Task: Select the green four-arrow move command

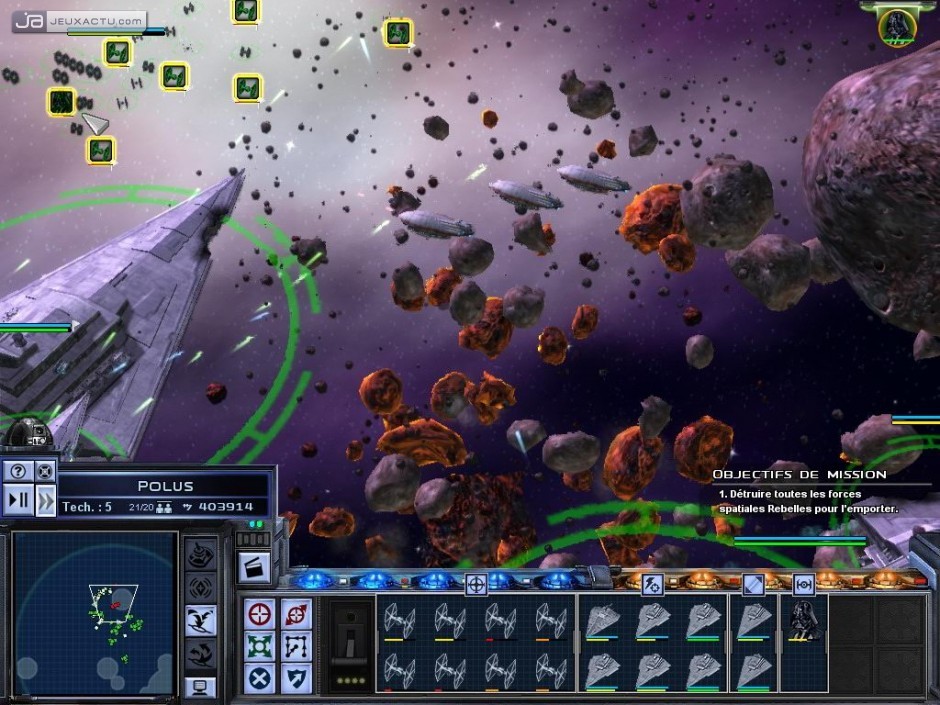Action: [261, 646]
